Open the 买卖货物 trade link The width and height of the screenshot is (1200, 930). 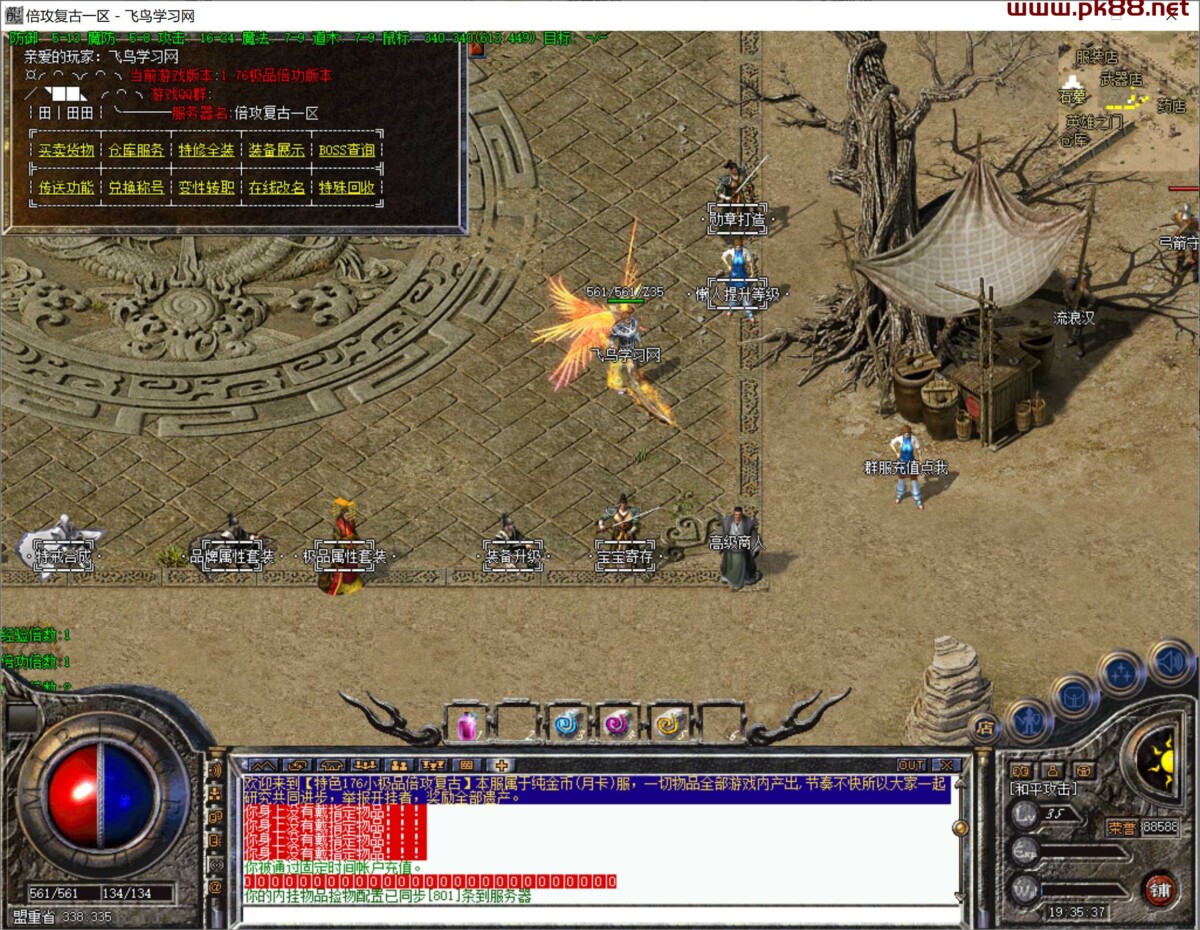click(66, 151)
